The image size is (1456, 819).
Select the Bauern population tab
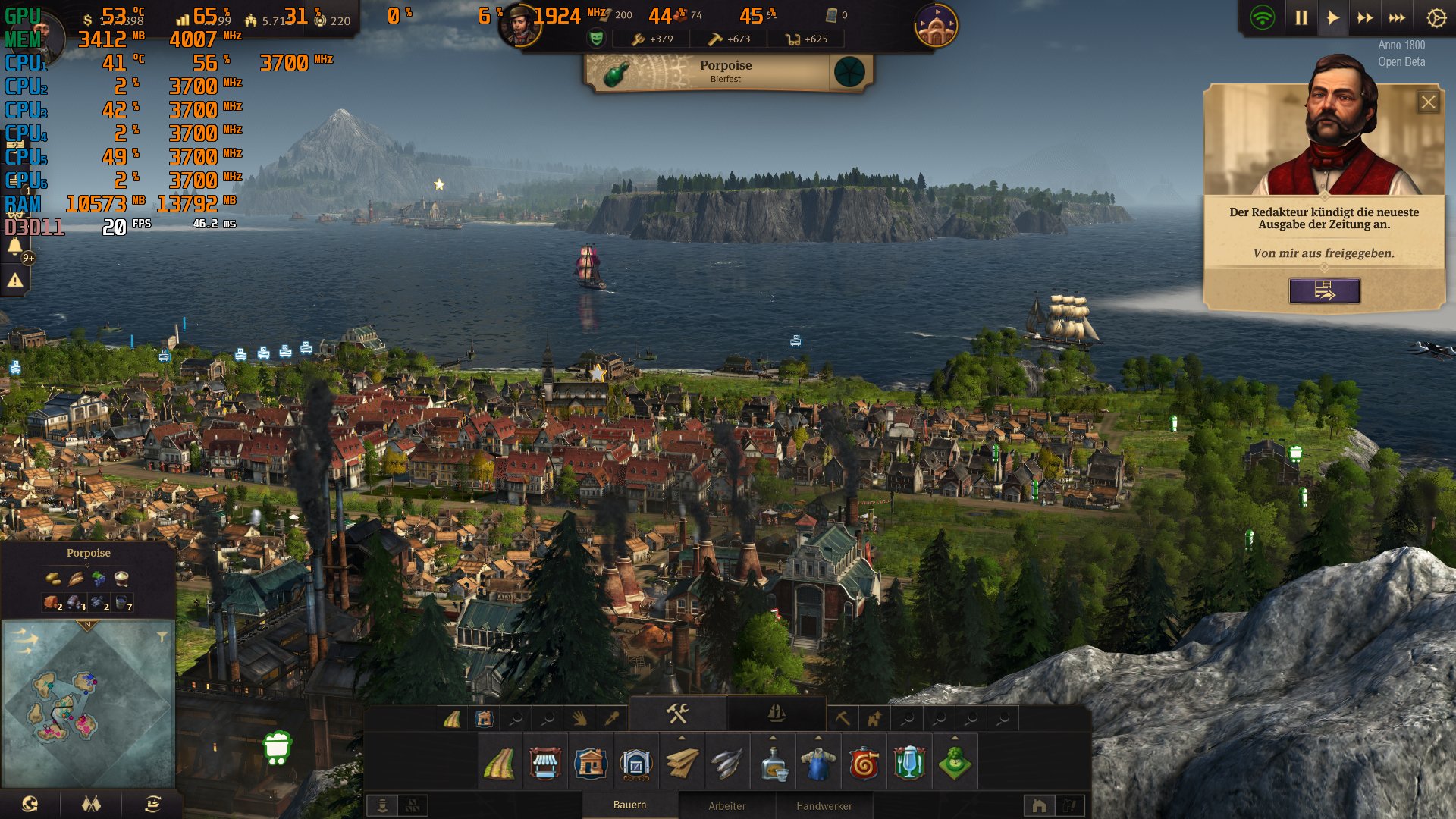pos(629,805)
